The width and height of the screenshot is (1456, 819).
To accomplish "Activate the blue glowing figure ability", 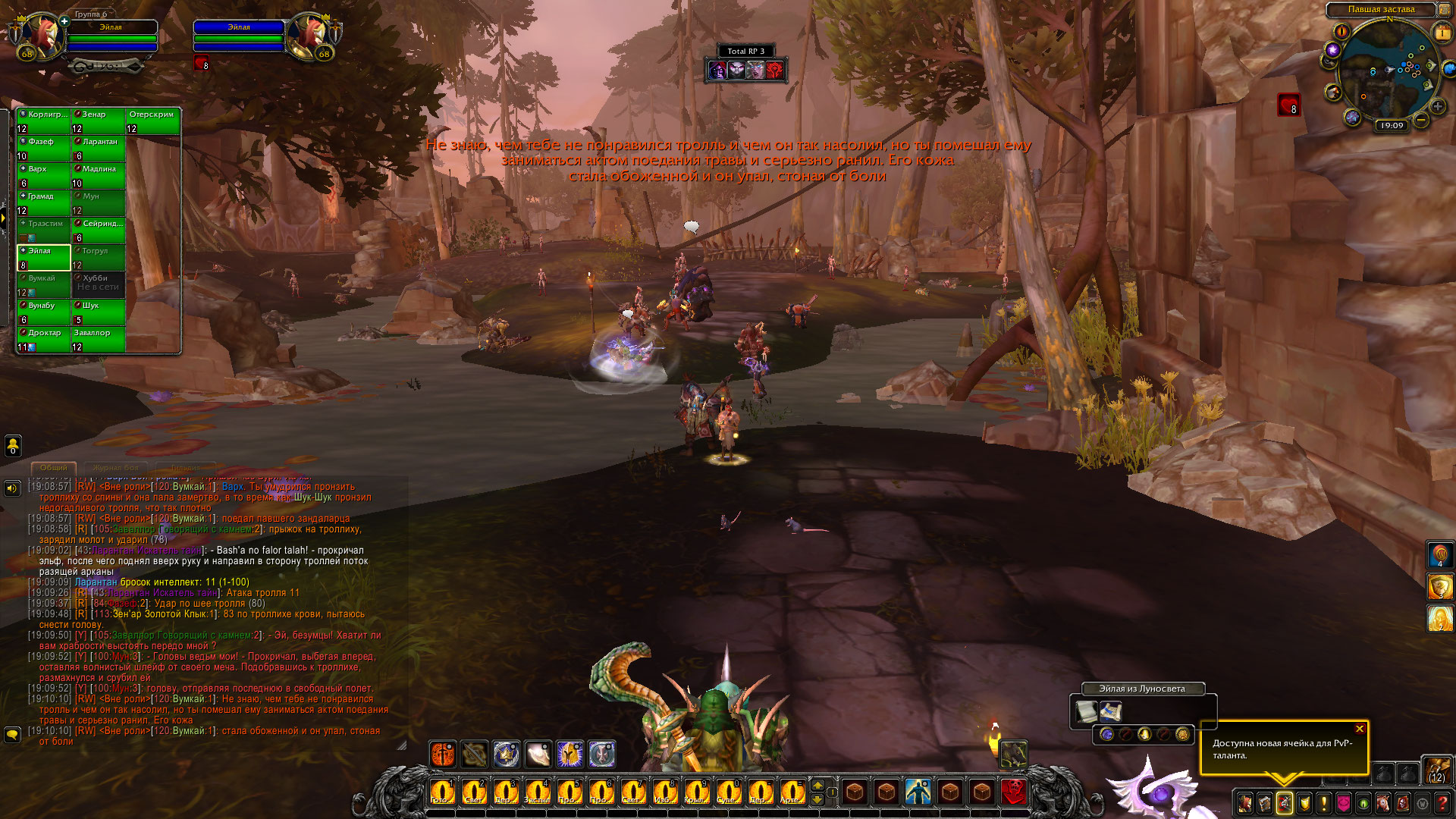I will tap(918, 792).
